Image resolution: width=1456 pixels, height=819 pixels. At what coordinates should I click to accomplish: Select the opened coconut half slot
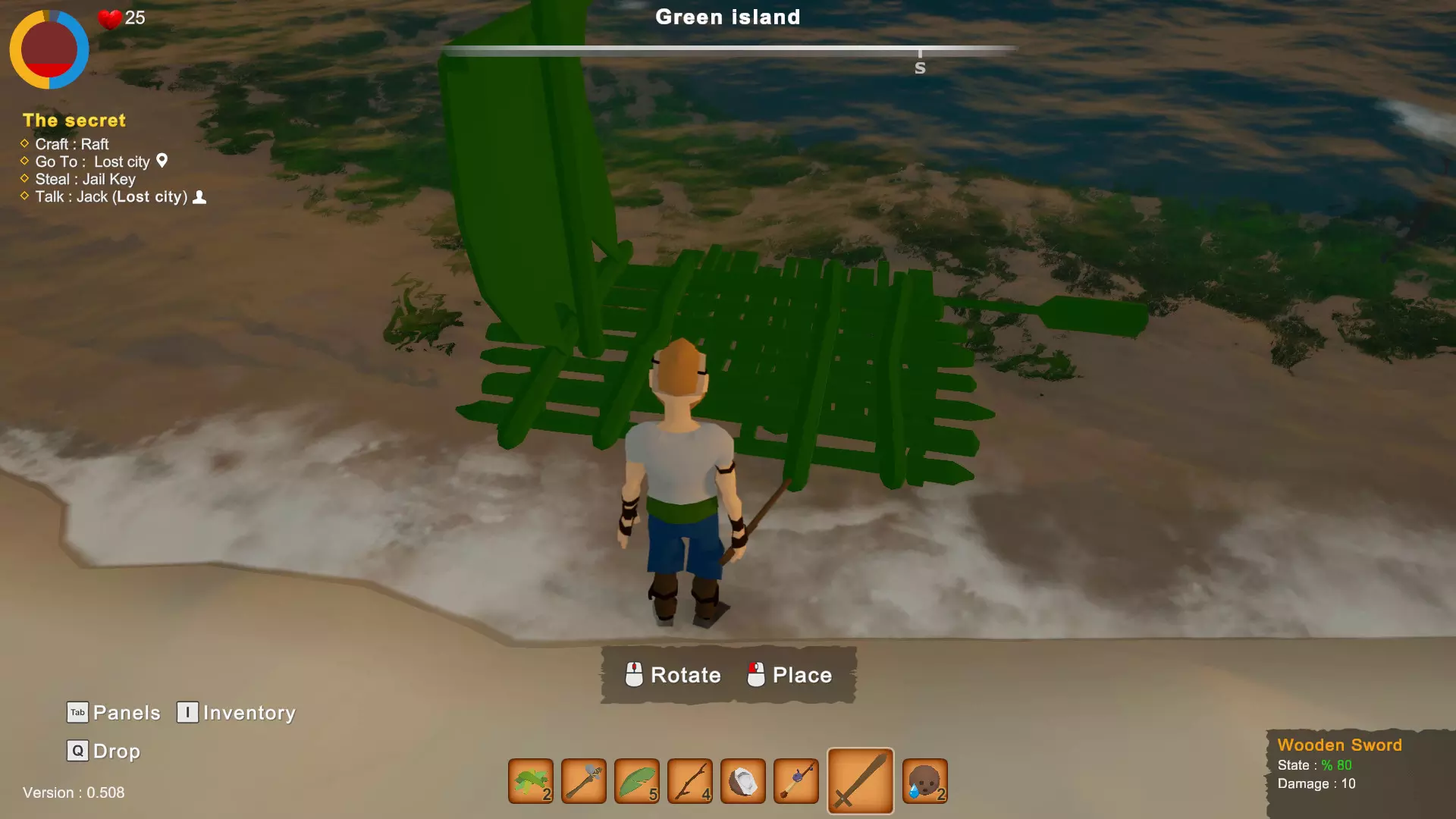[743, 781]
